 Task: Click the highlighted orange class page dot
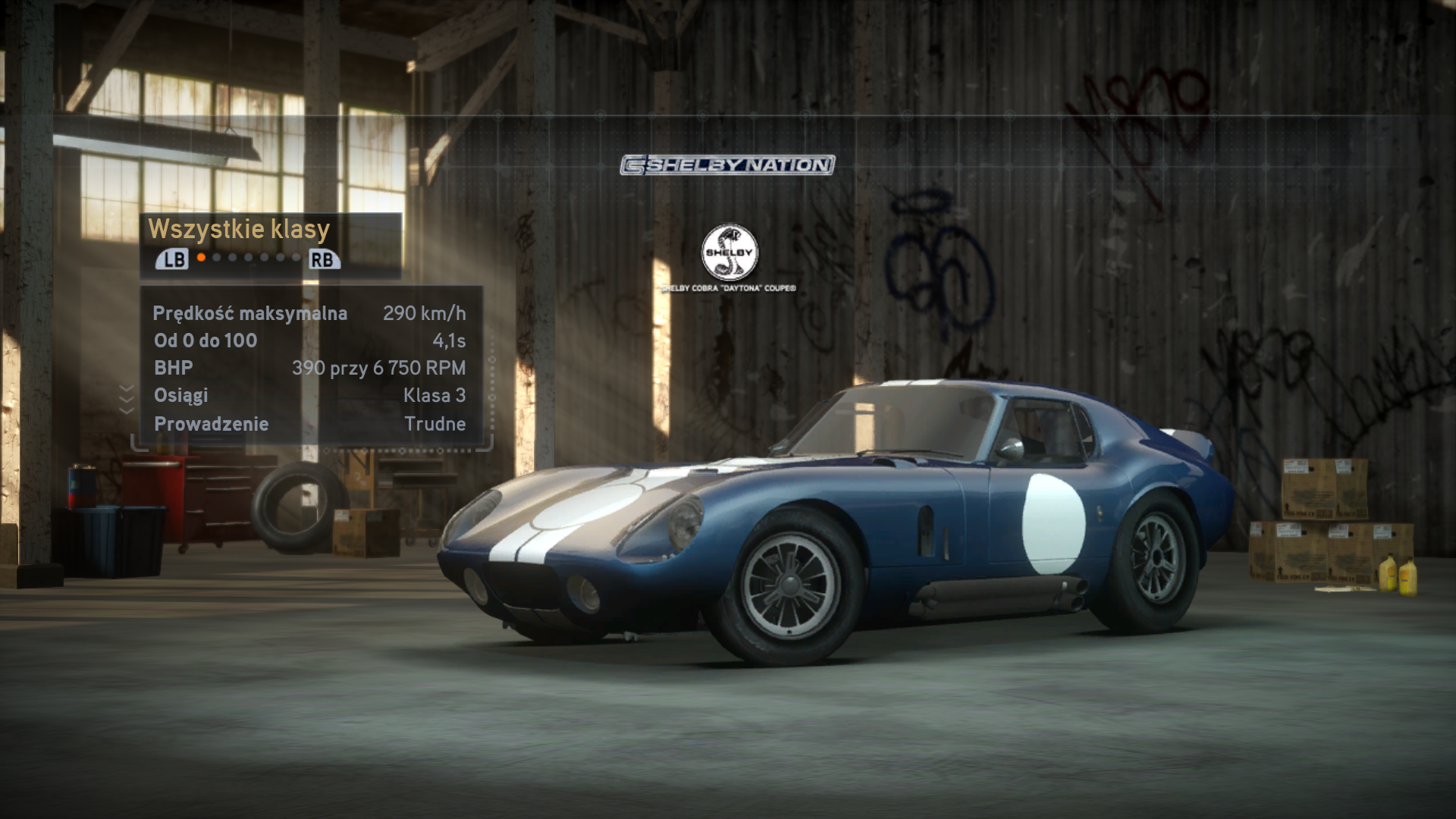tap(201, 258)
